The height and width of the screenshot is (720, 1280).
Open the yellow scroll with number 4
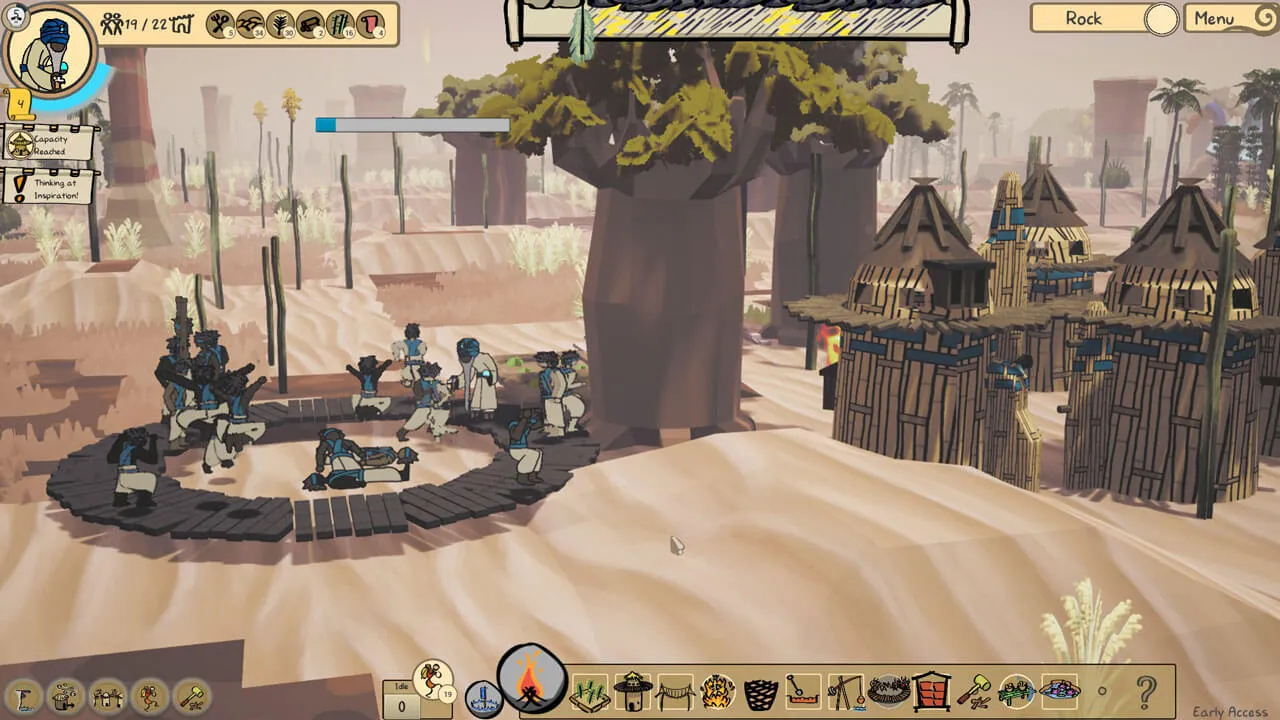(x=19, y=102)
